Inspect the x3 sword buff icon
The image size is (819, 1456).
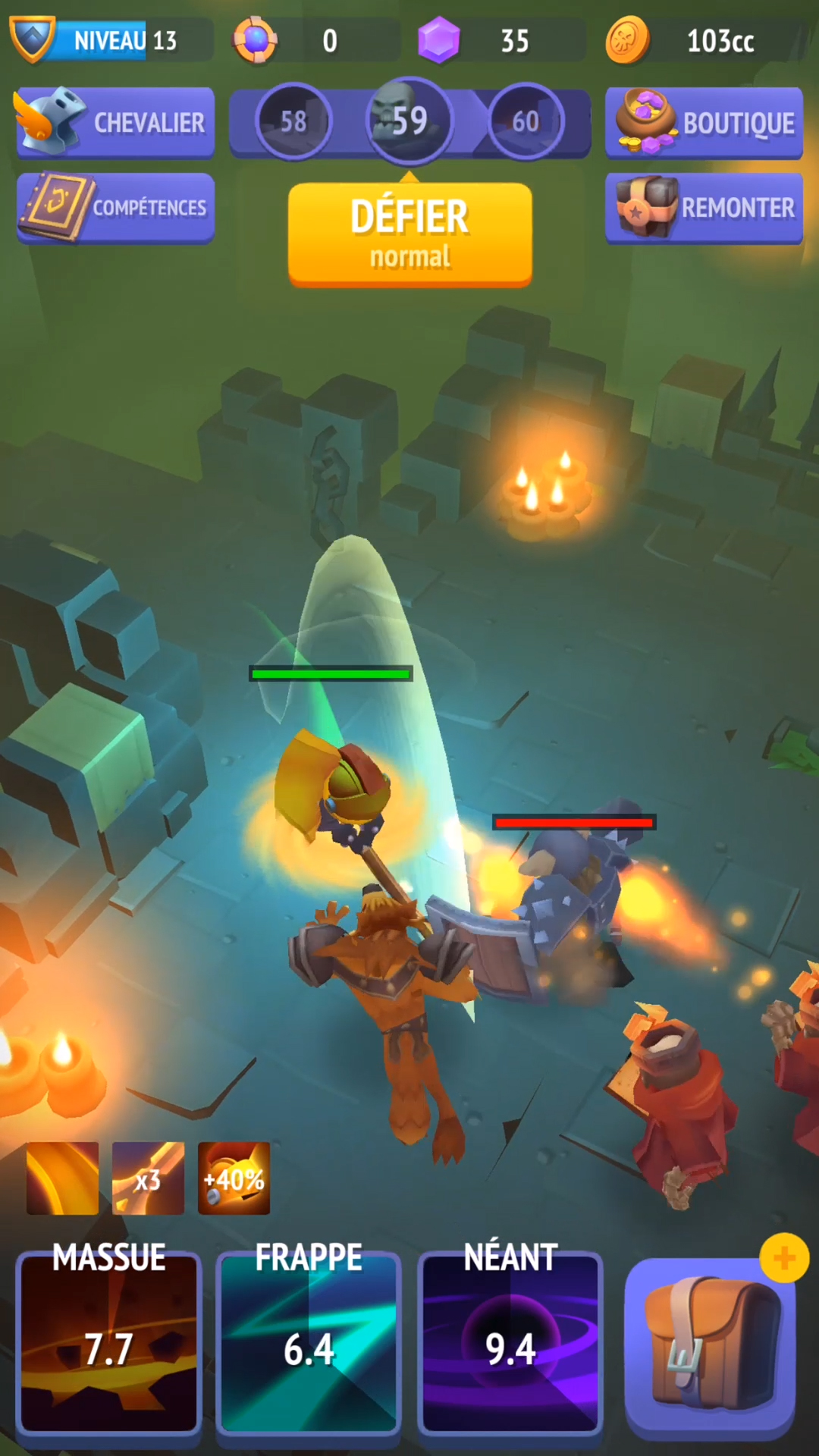coord(148,1178)
